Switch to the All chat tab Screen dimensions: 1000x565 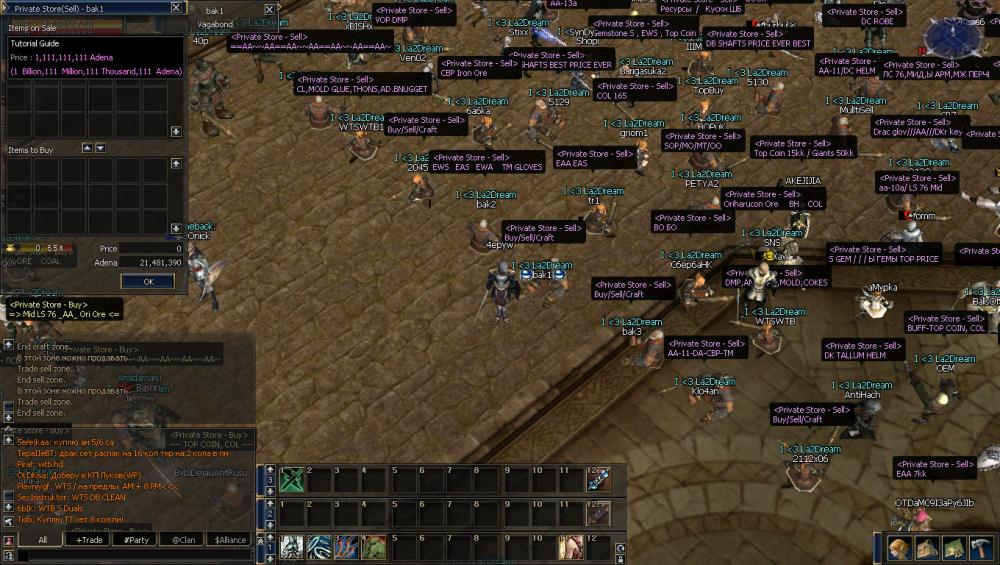(x=42, y=539)
